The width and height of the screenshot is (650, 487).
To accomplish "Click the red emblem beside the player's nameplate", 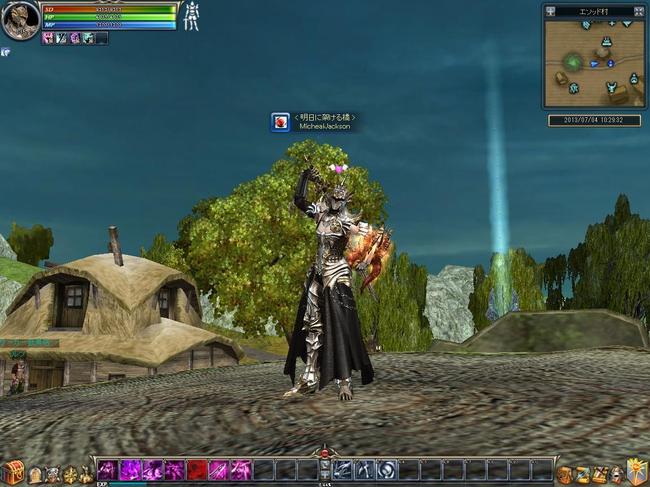I will [x=281, y=122].
